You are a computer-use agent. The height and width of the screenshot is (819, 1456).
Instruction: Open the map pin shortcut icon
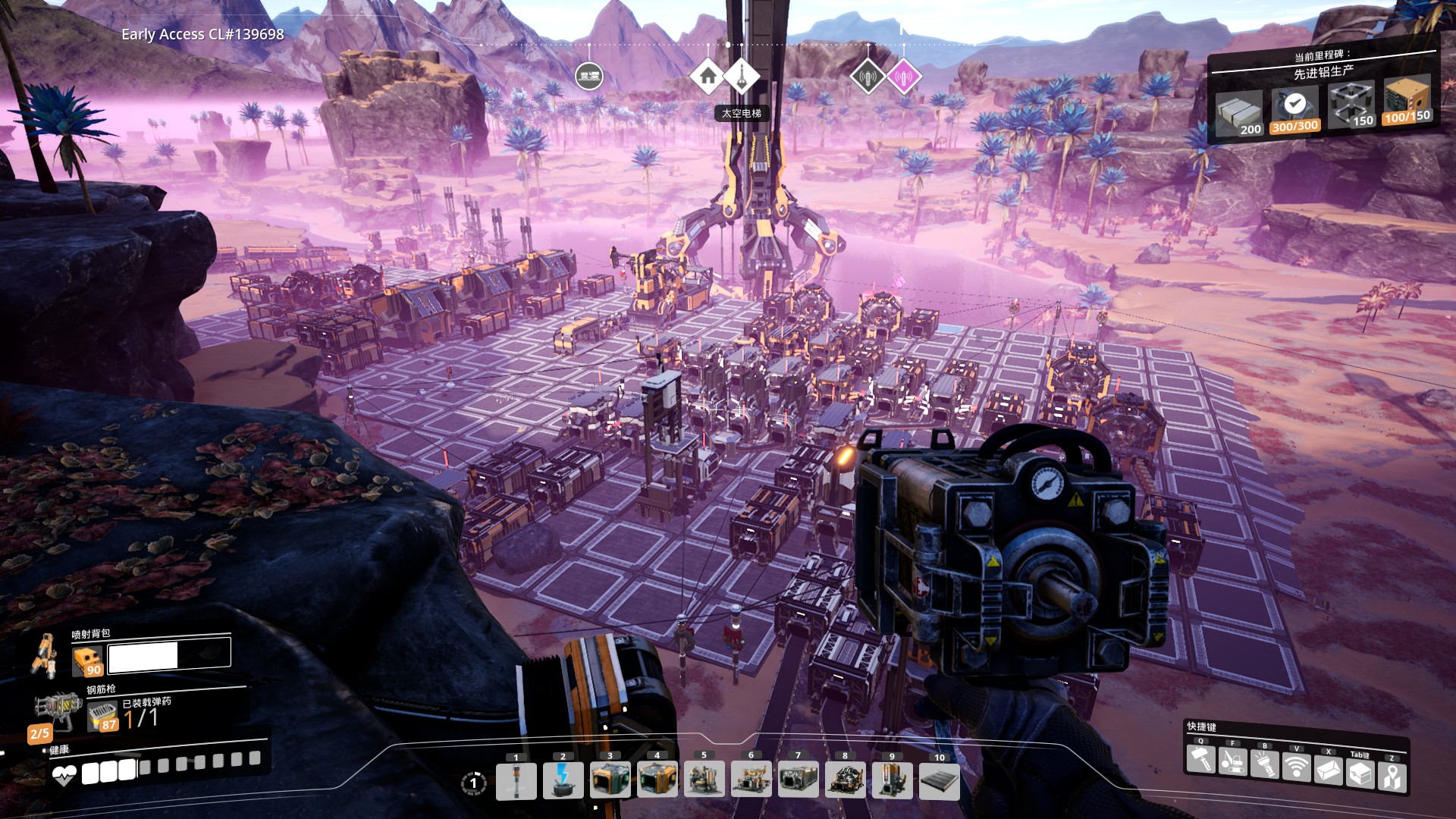(x=1392, y=777)
